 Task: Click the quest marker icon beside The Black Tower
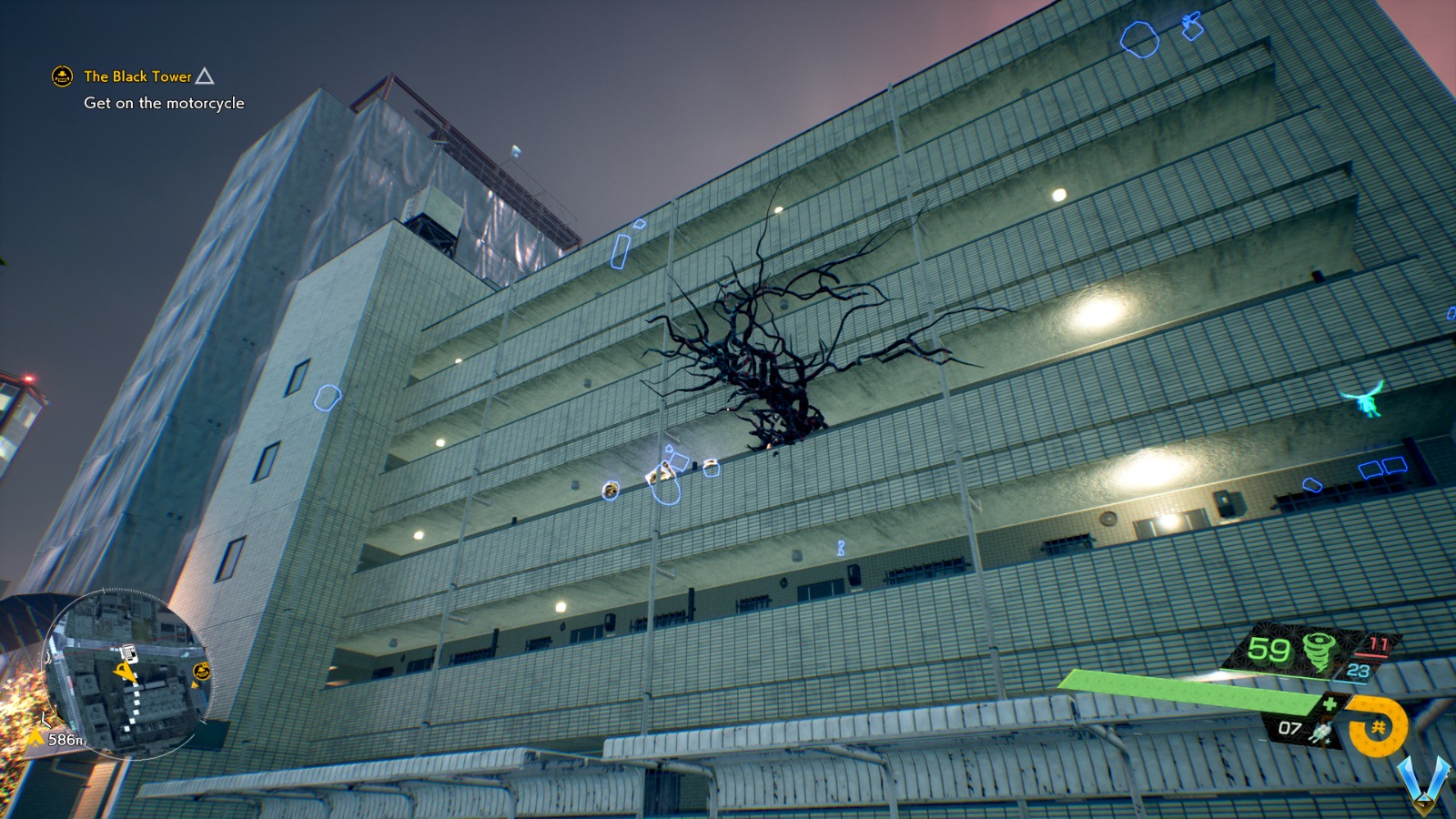60,77
